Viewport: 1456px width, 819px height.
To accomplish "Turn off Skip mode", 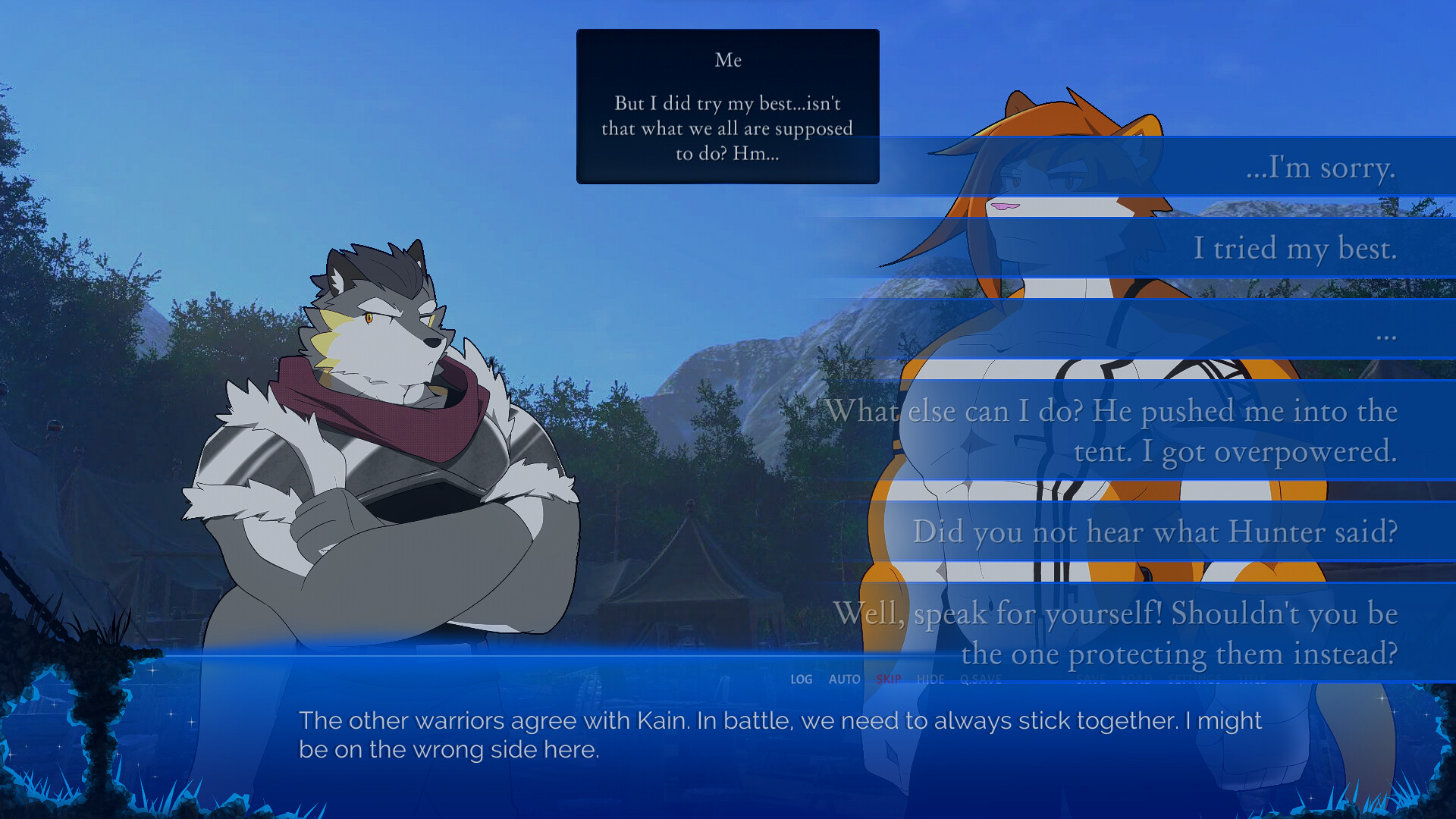I will coord(889,679).
